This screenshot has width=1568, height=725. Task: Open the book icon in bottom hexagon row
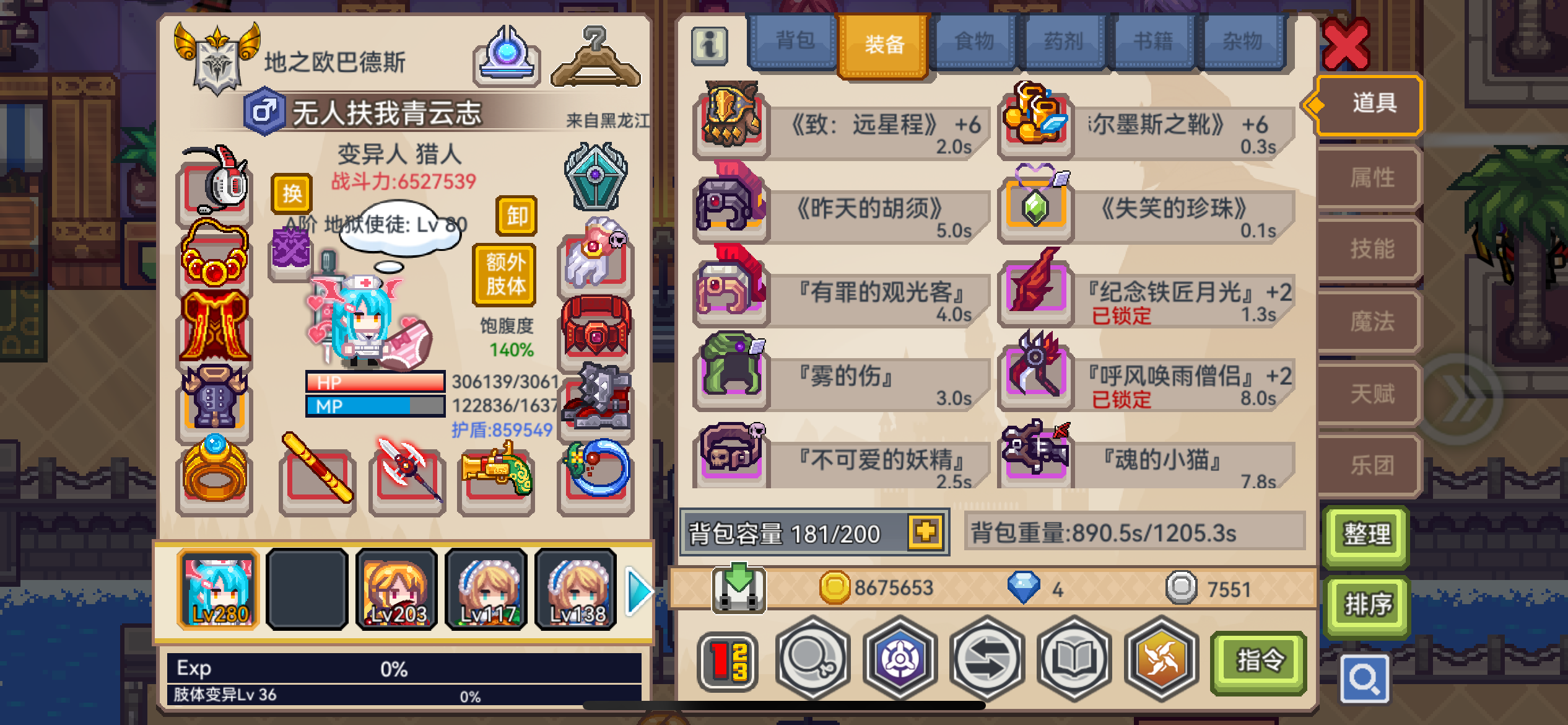(1075, 661)
